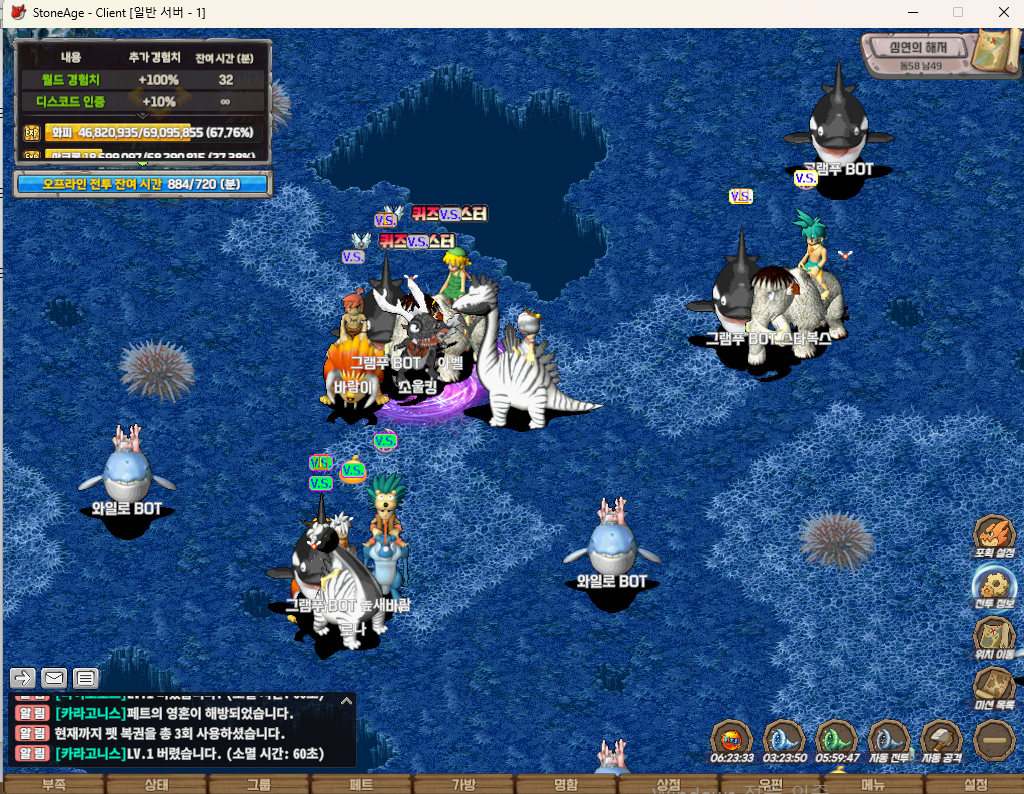
Task: Click the arrow button above chat box
Action: tap(23, 678)
